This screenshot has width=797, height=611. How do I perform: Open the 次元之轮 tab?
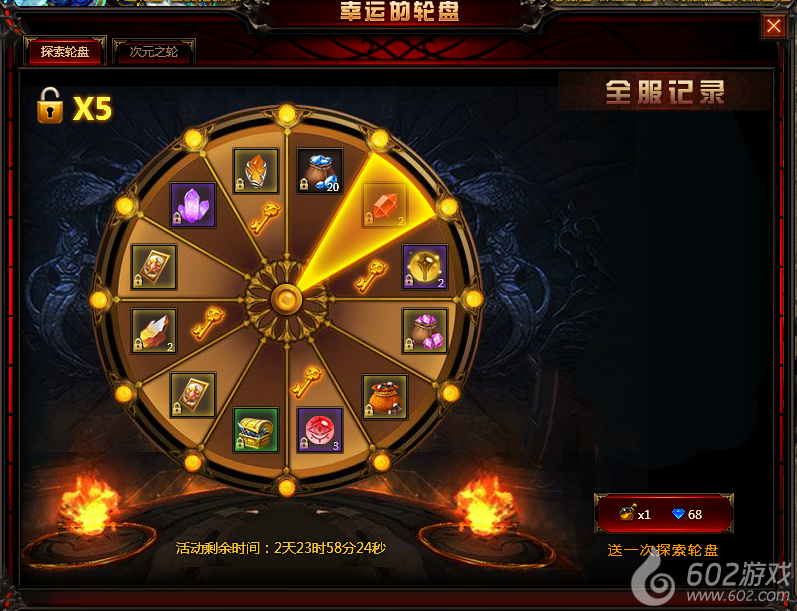tap(153, 51)
